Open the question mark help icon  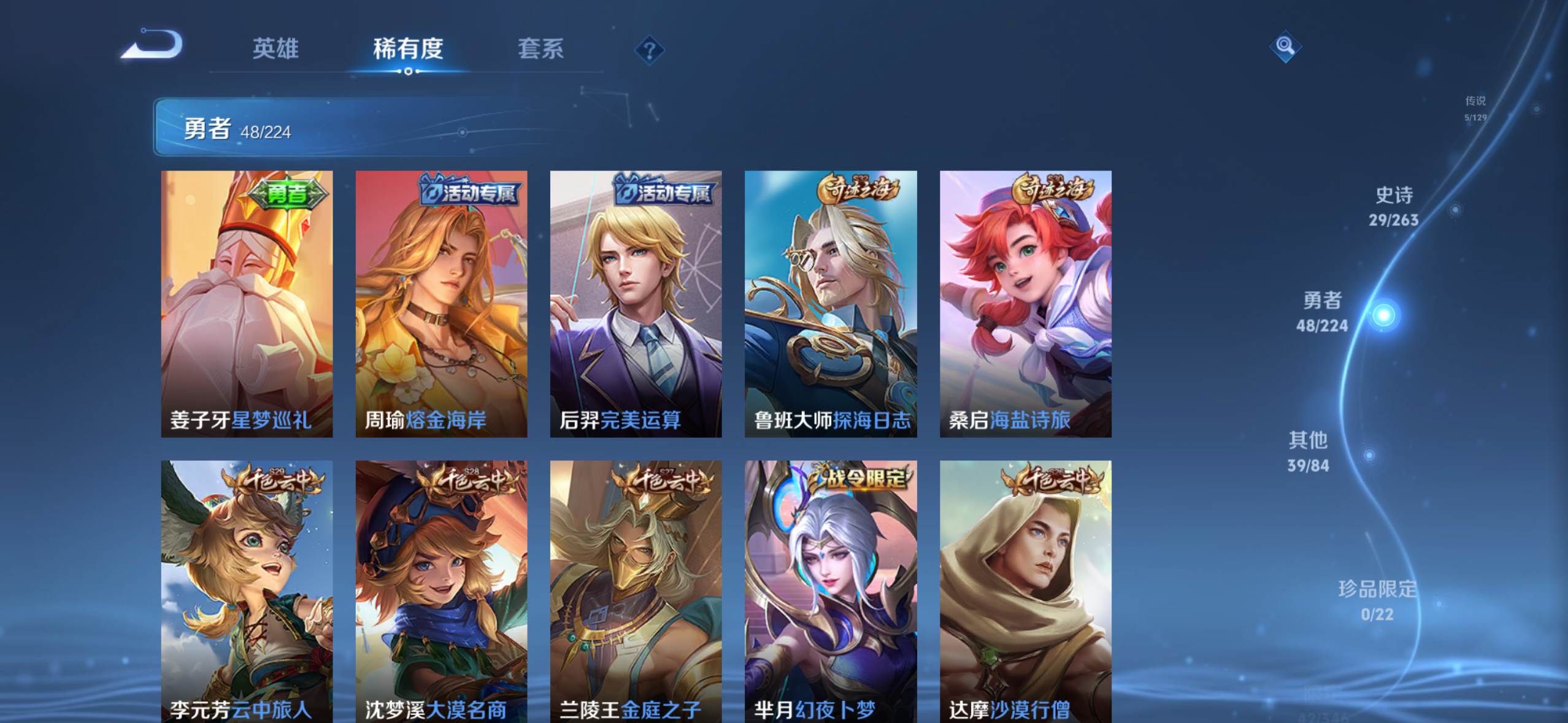(x=650, y=50)
